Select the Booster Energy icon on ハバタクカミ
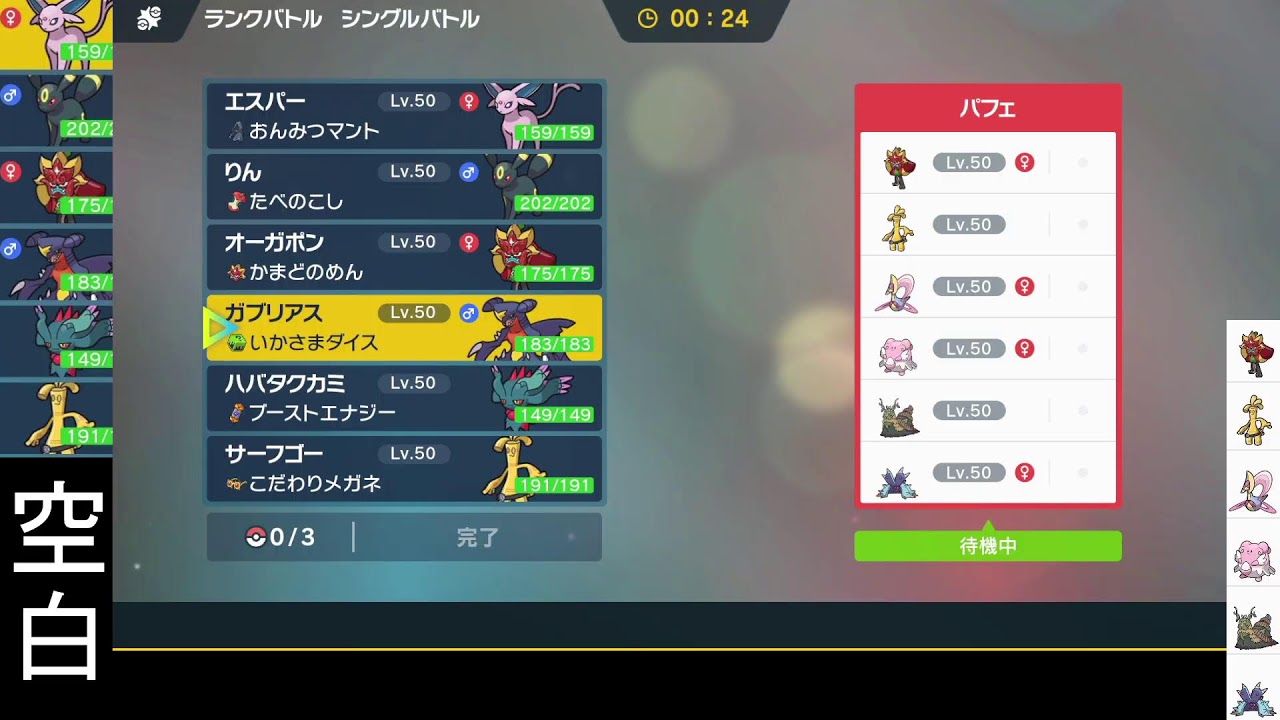1280x720 pixels. 237,412
